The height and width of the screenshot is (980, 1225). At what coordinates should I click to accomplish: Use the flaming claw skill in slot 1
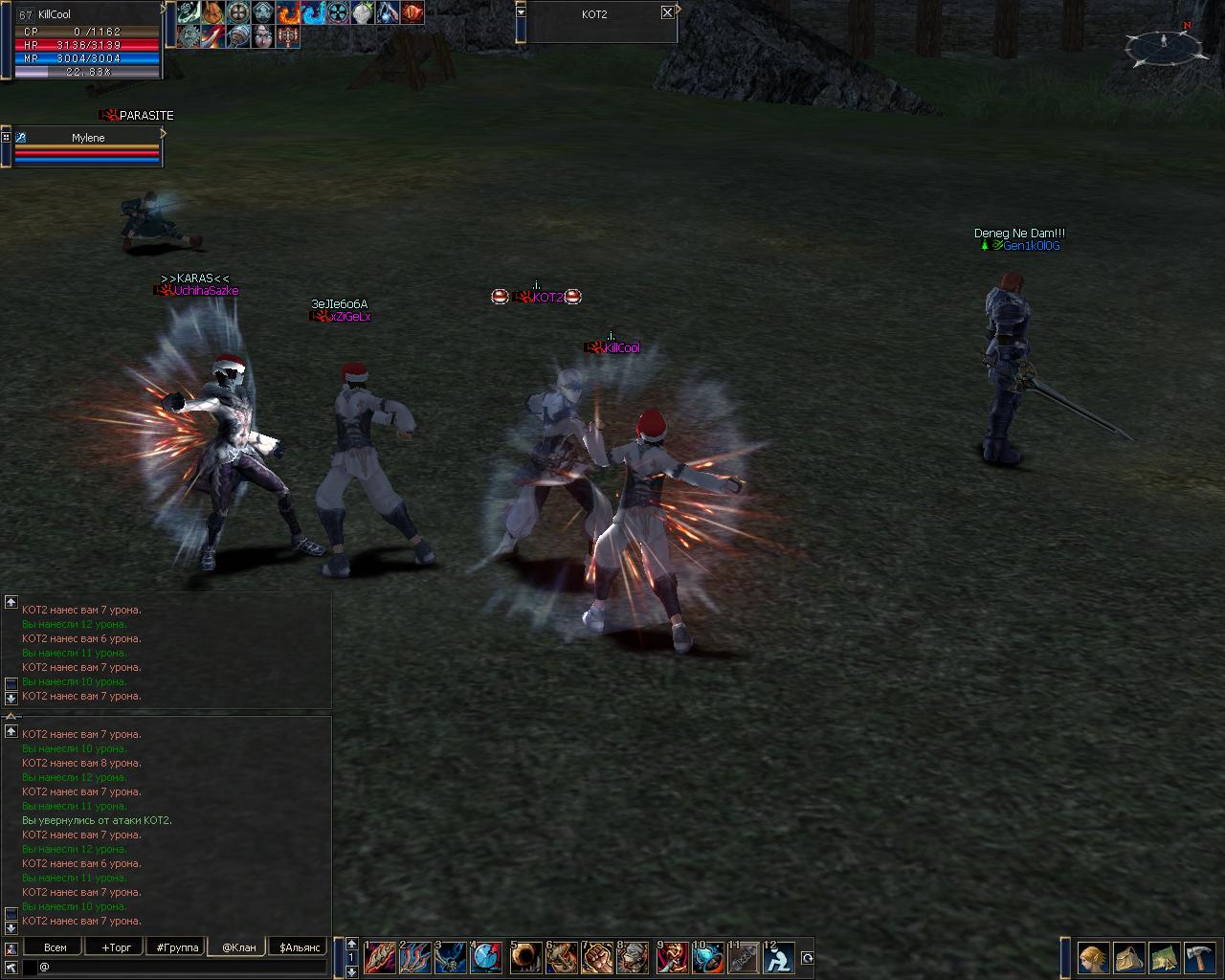[380, 958]
